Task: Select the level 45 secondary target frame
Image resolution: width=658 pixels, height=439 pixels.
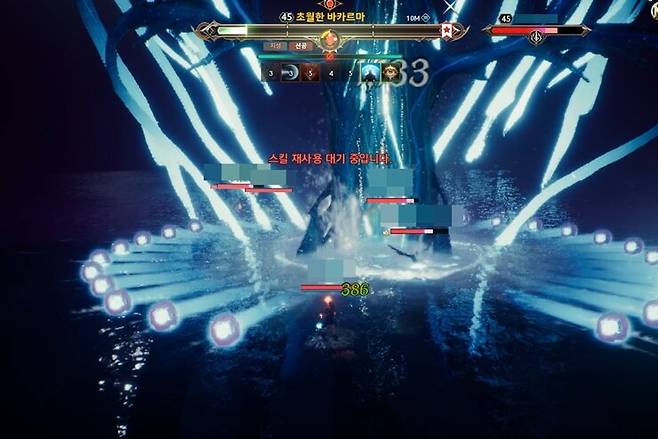Action: pos(540,30)
